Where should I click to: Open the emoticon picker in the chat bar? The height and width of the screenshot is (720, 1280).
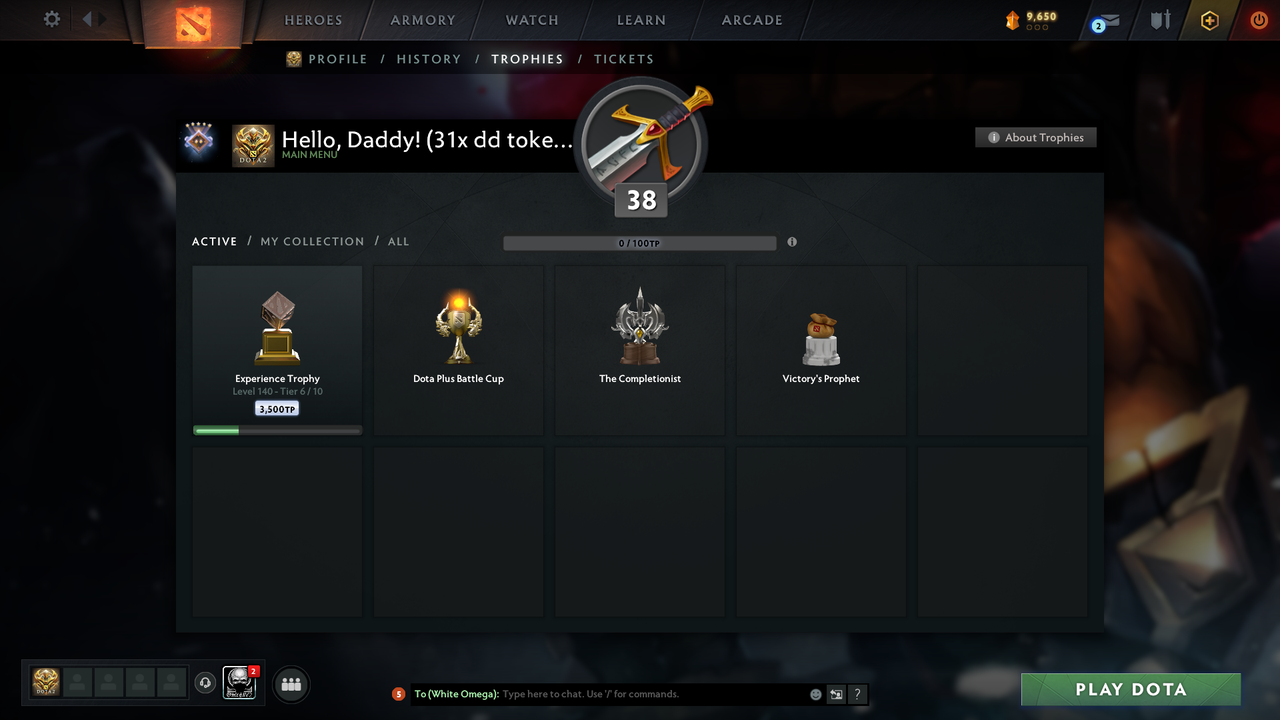coord(815,694)
